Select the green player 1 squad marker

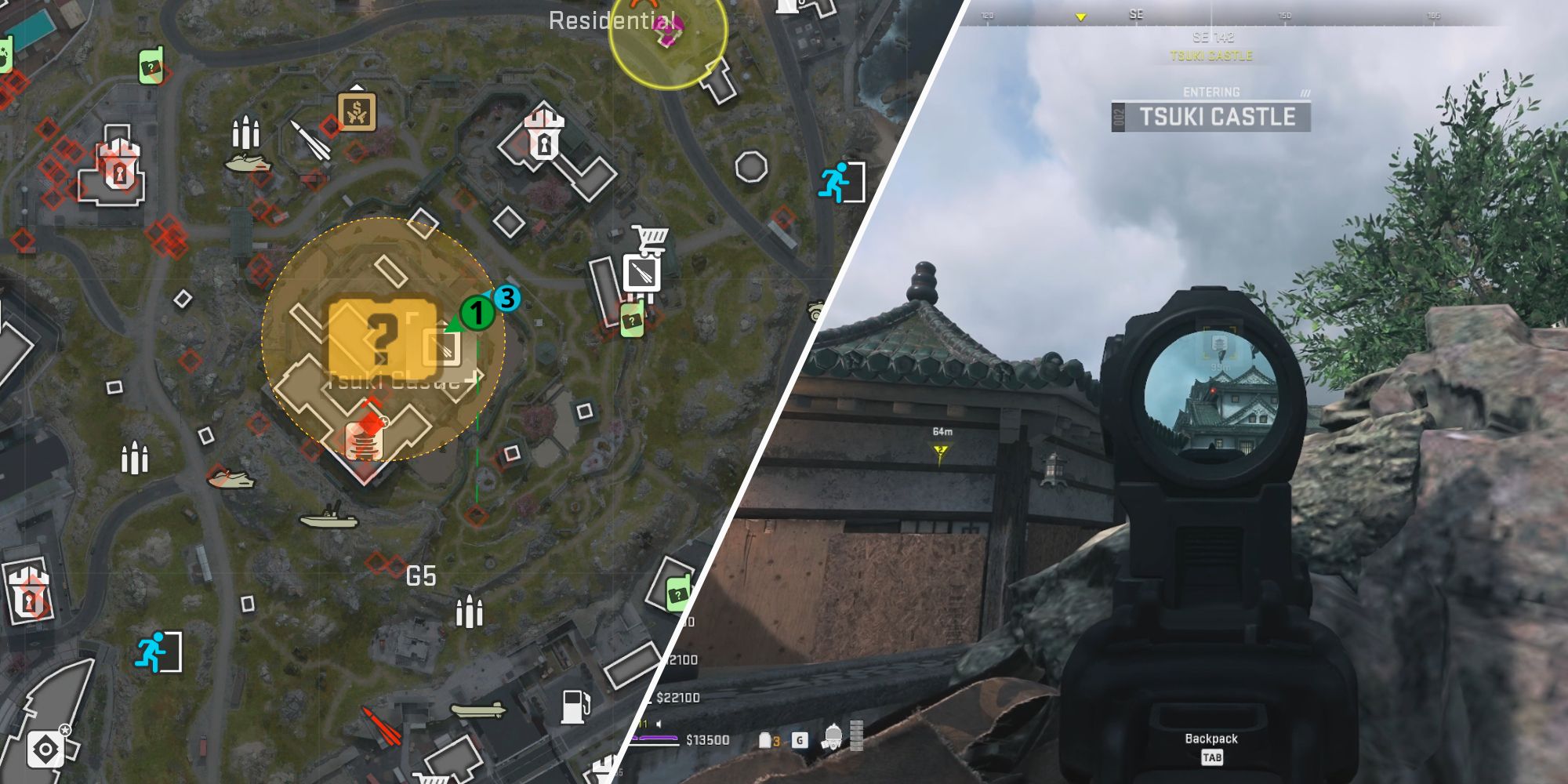click(x=476, y=313)
